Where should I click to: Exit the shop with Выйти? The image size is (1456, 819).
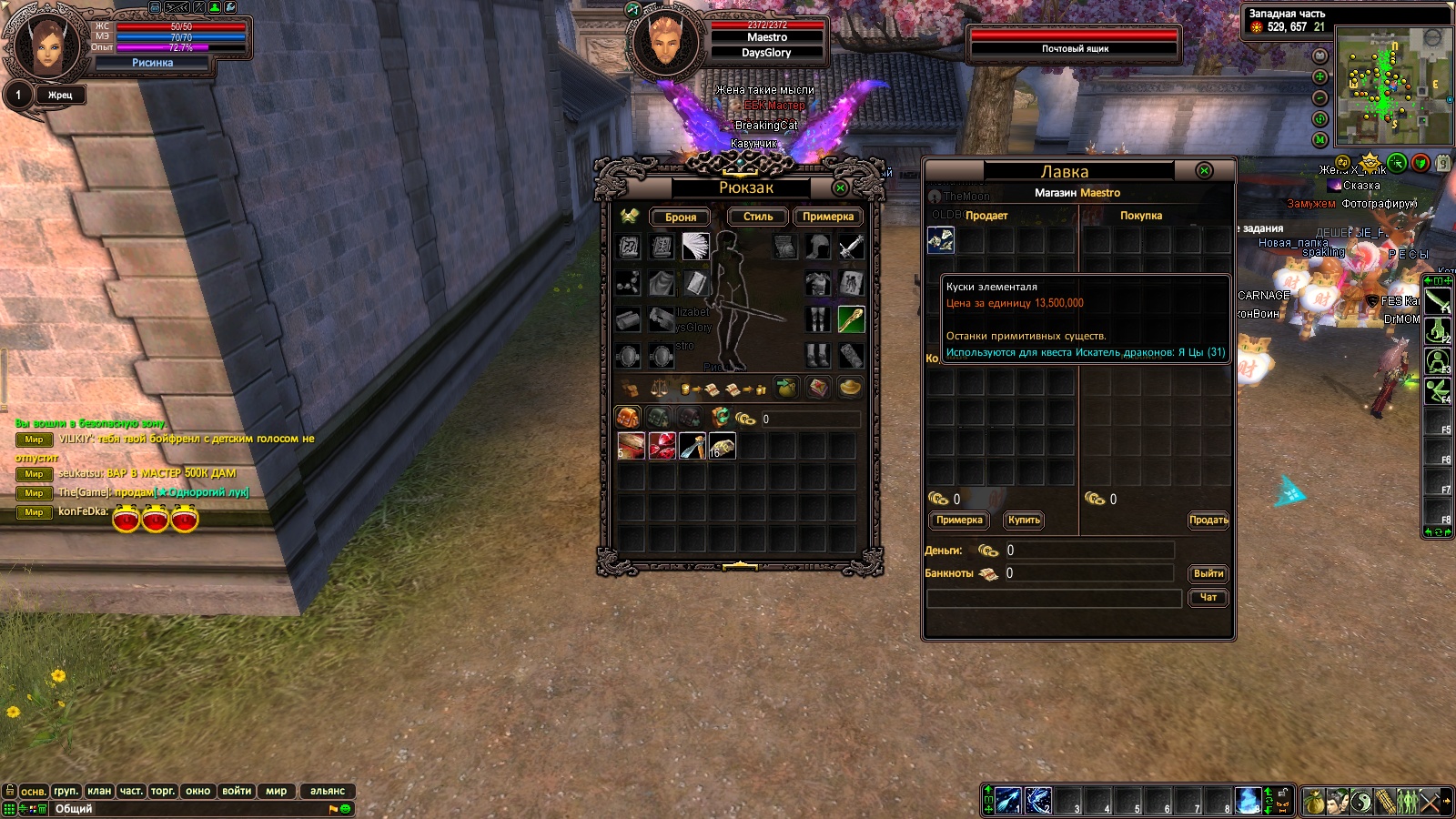1208,574
